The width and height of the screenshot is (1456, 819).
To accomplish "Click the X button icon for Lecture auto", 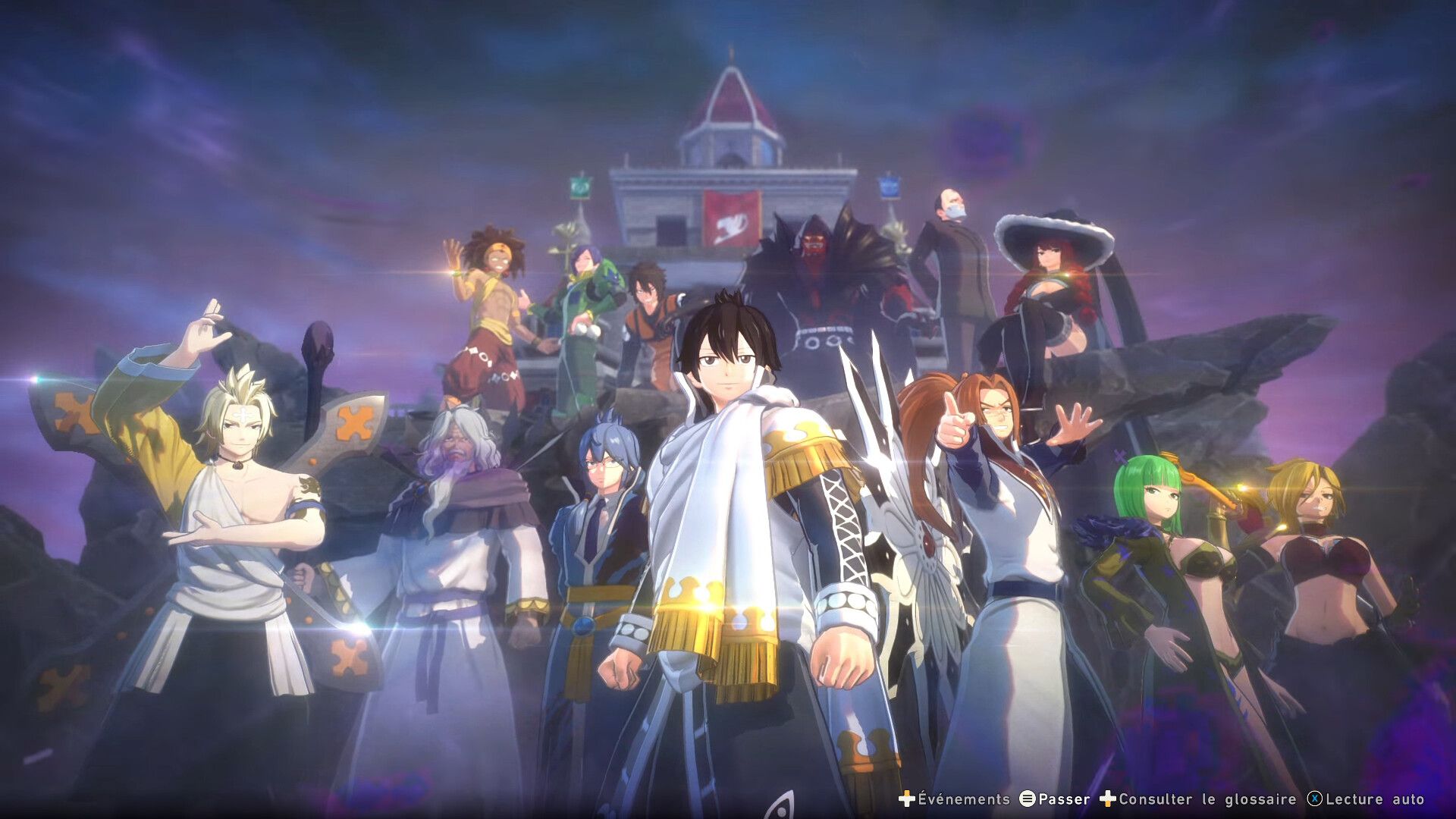I will pyautogui.click(x=1313, y=799).
